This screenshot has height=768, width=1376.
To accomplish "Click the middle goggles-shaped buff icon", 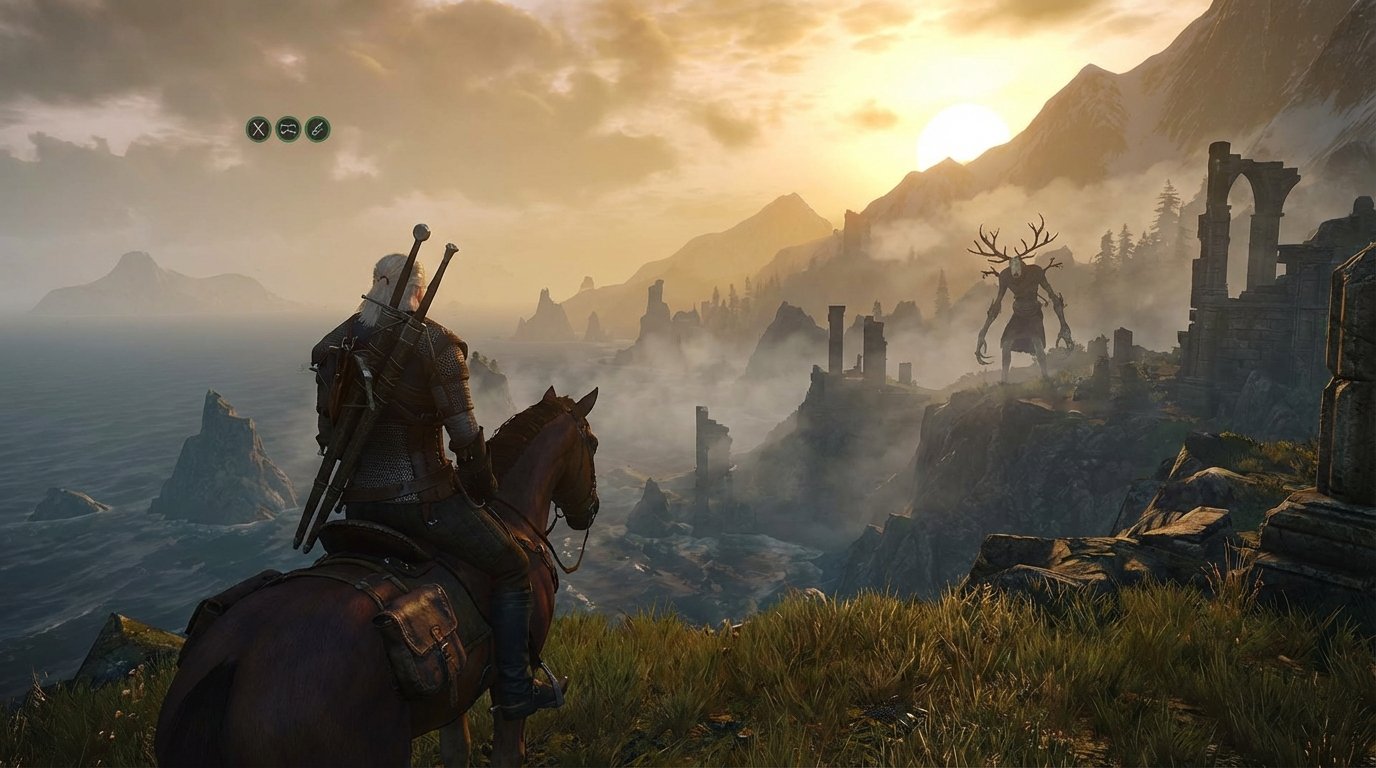I will tap(287, 128).
